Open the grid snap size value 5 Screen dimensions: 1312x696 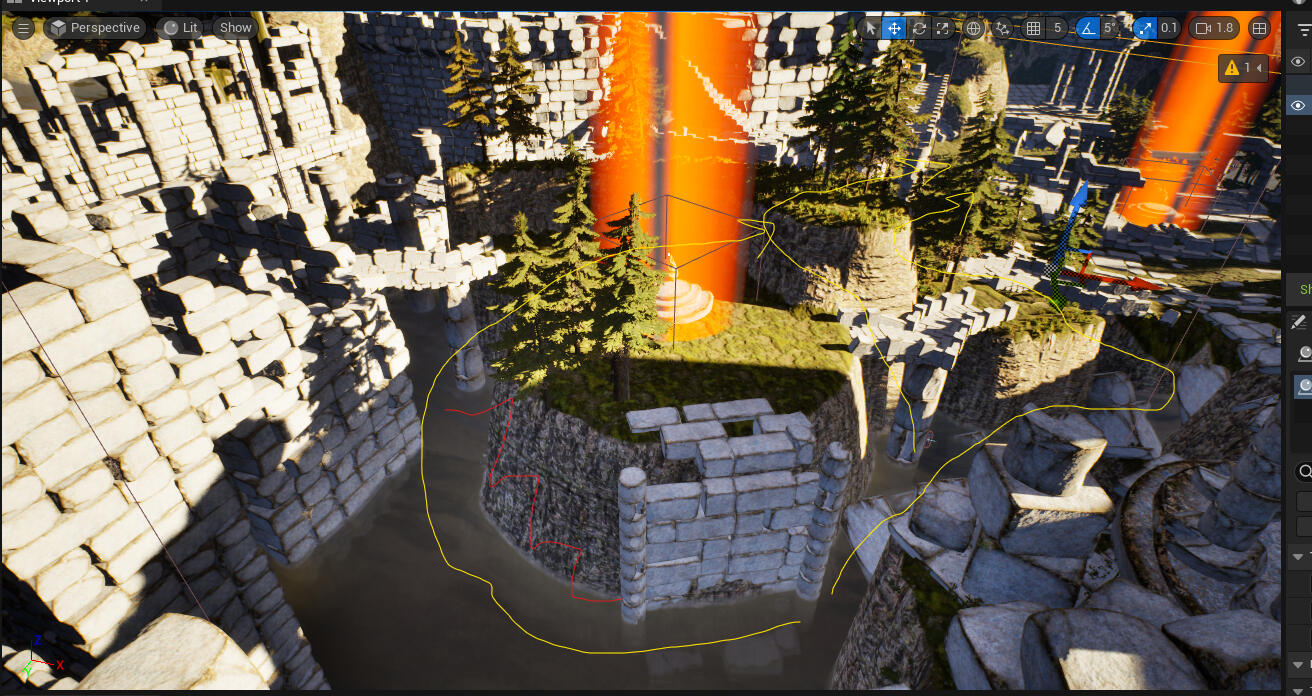pyautogui.click(x=1057, y=28)
